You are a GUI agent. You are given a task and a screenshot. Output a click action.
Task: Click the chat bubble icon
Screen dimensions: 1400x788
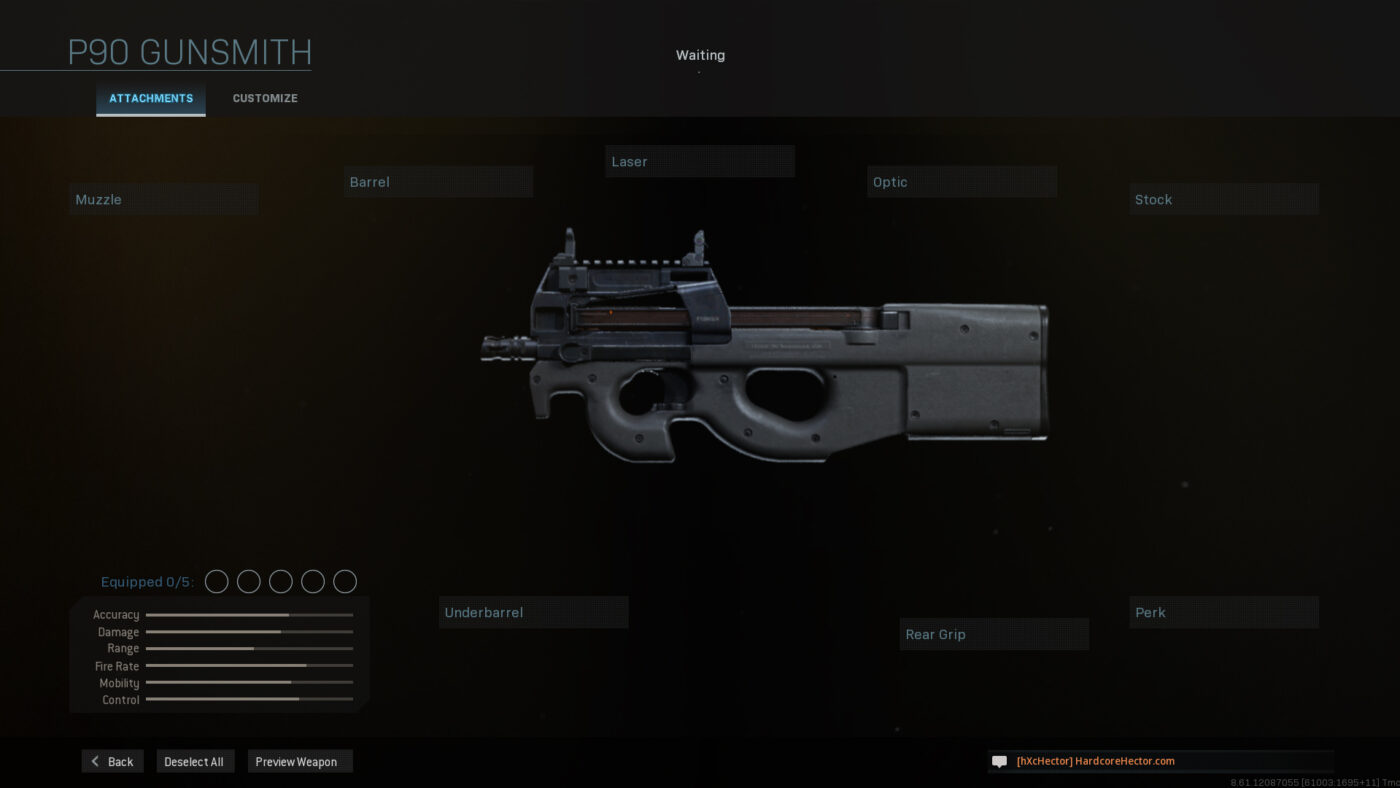click(999, 761)
